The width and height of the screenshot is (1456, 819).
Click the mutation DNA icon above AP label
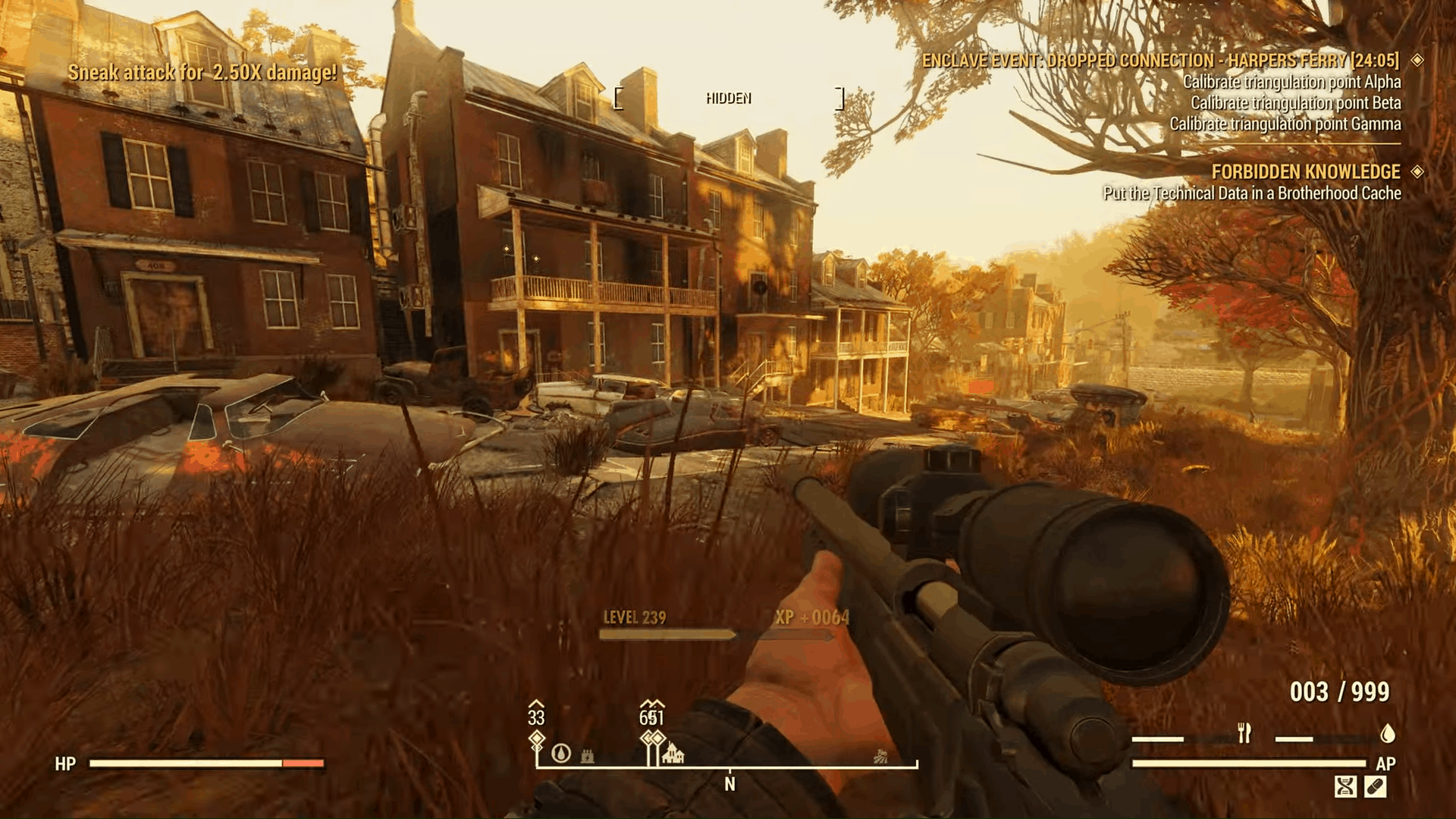coord(1345,787)
